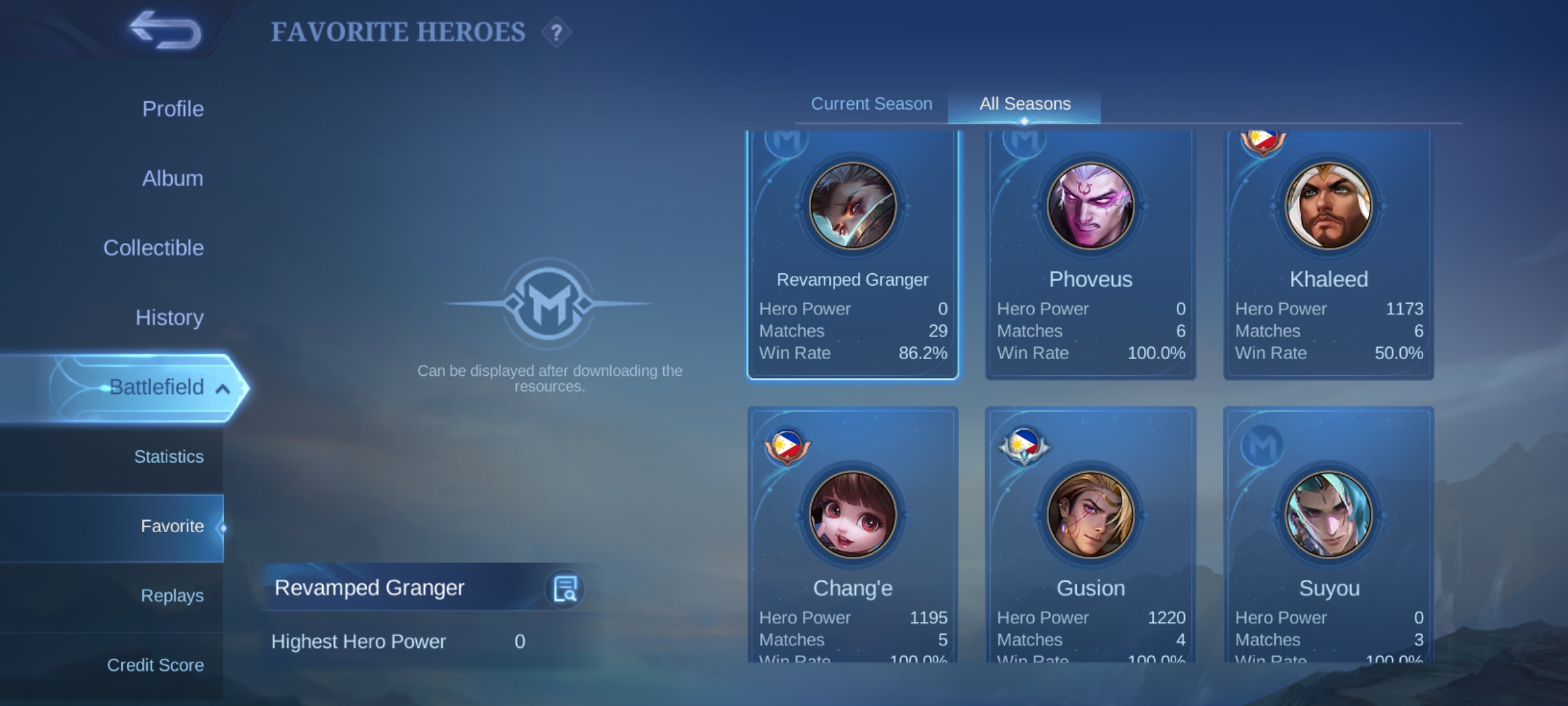Open the Replays page

171,596
